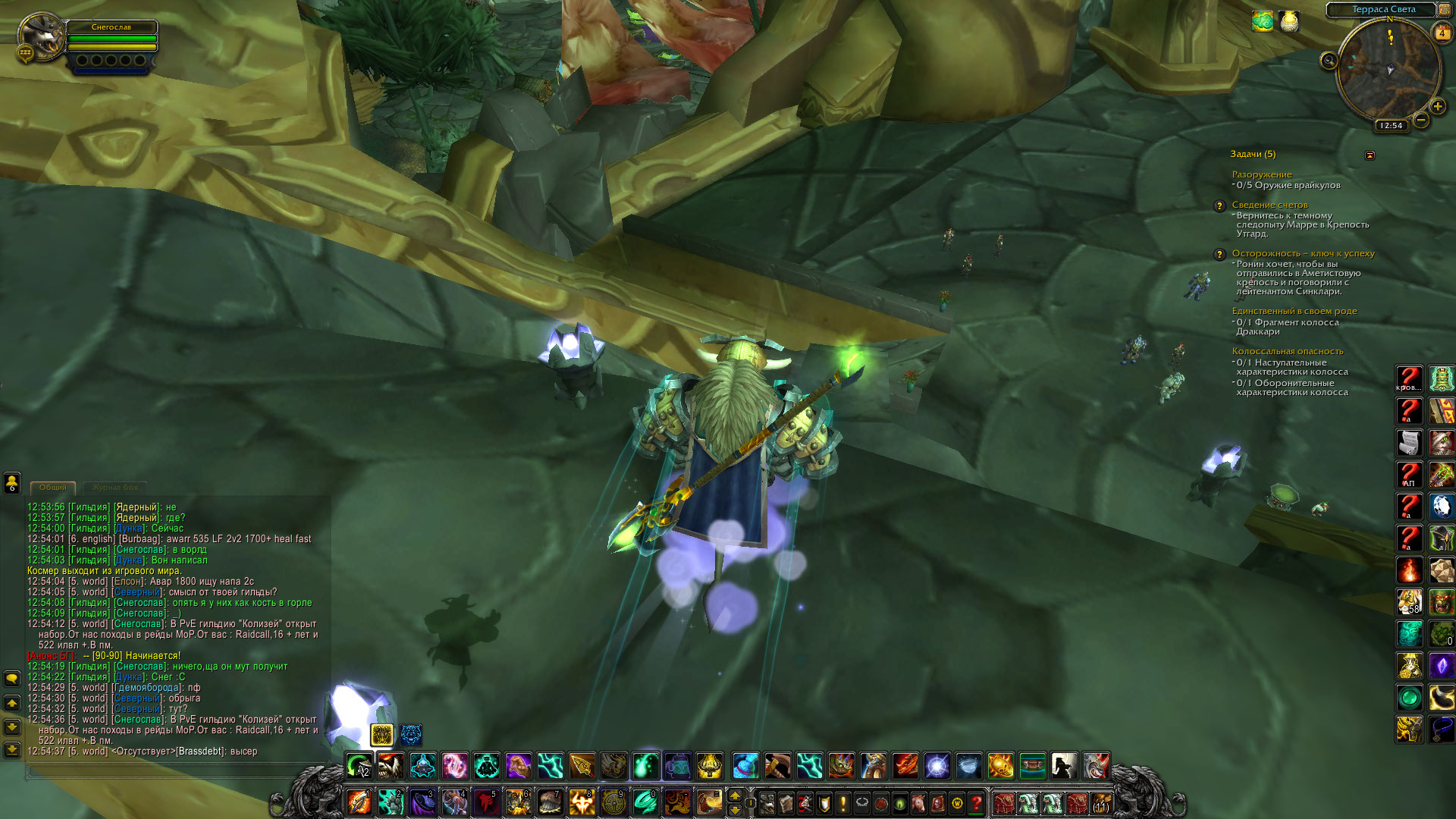The width and height of the screenshot is (1456, 819).
Task: Activate the white gem item on the right bar
Action: [1442, 507]
